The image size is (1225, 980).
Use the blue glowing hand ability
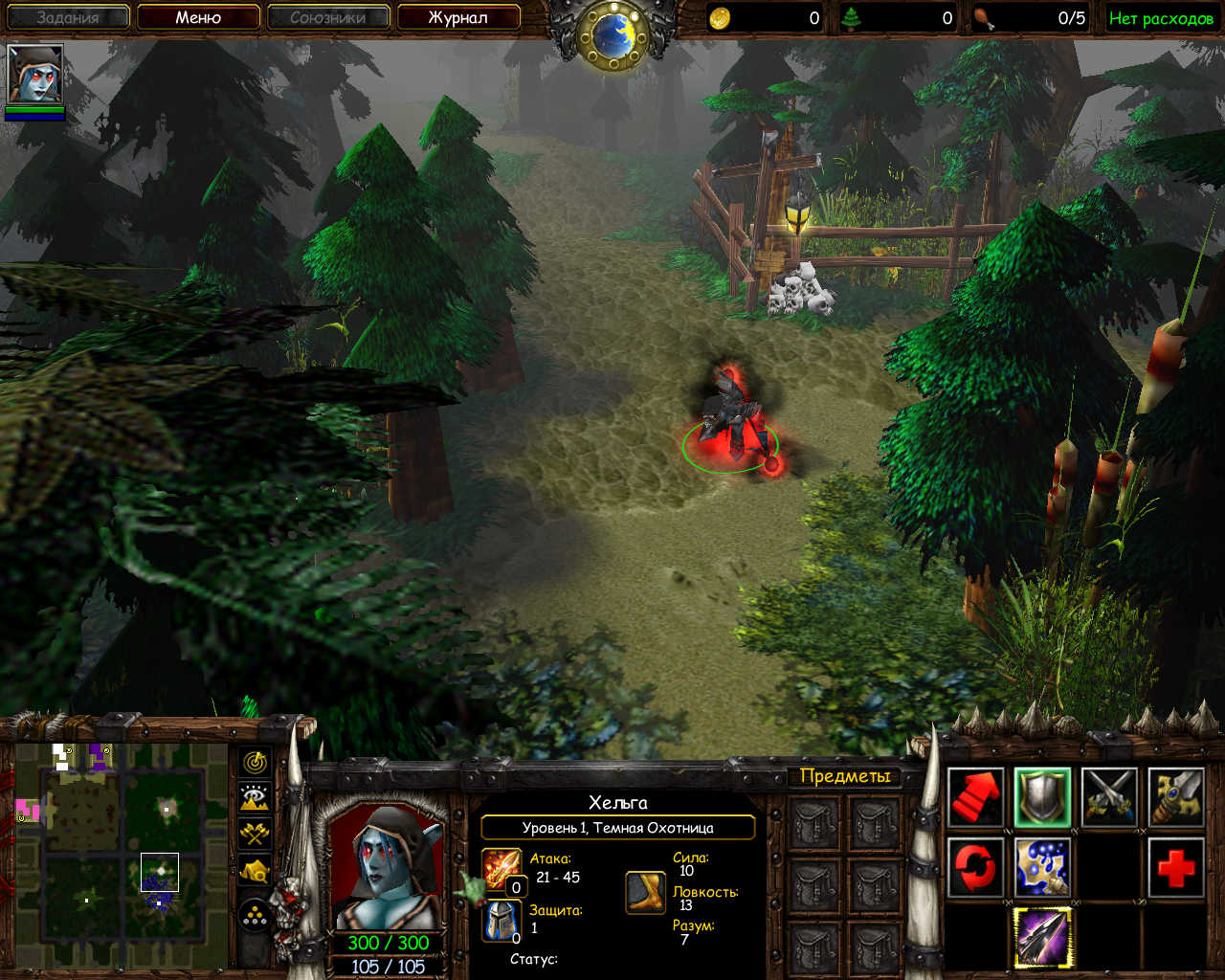click(1042, 868)
